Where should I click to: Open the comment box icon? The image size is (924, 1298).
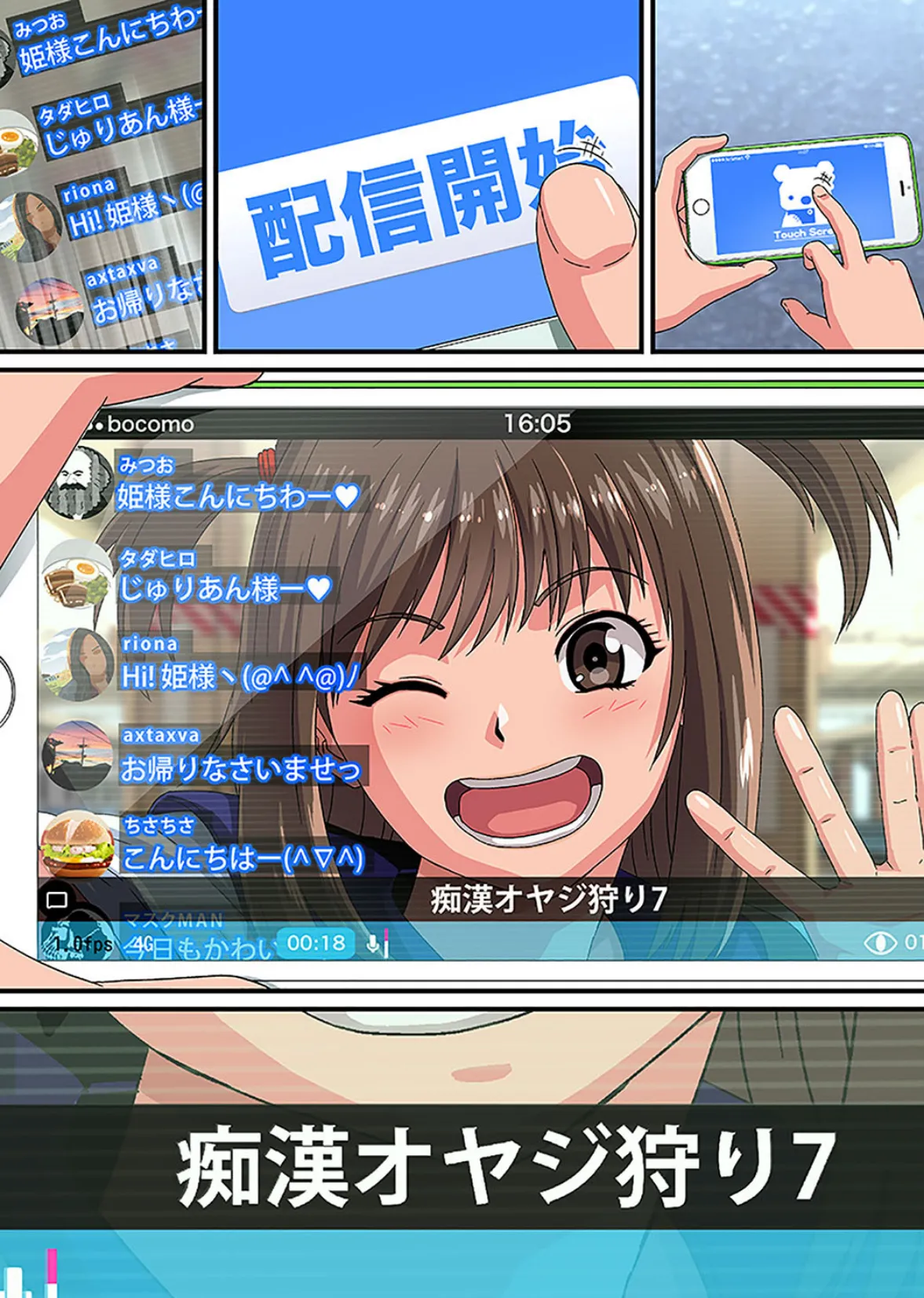57,900
